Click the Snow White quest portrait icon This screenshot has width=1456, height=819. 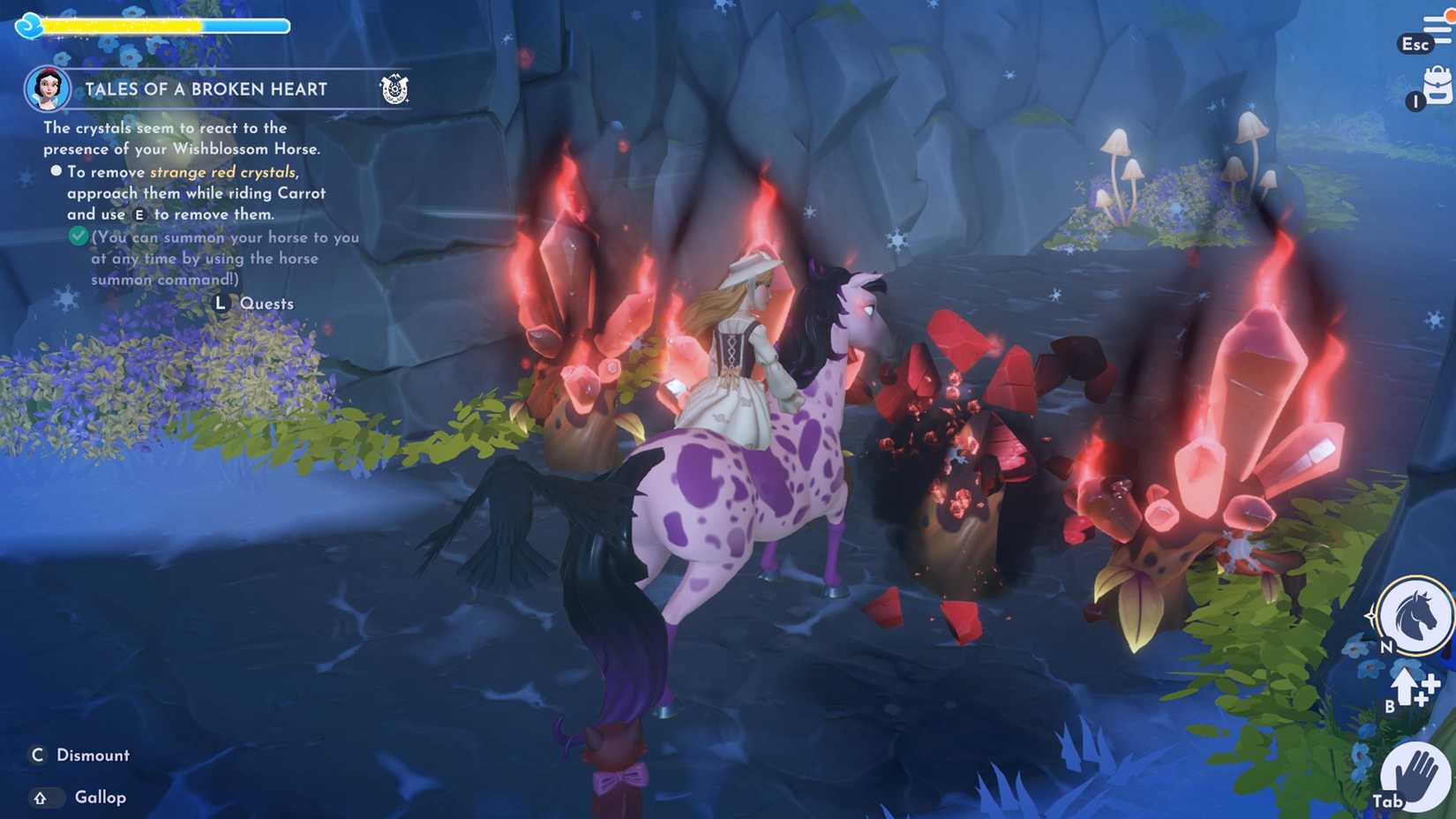pyautogui.click(x=49, y=88)
